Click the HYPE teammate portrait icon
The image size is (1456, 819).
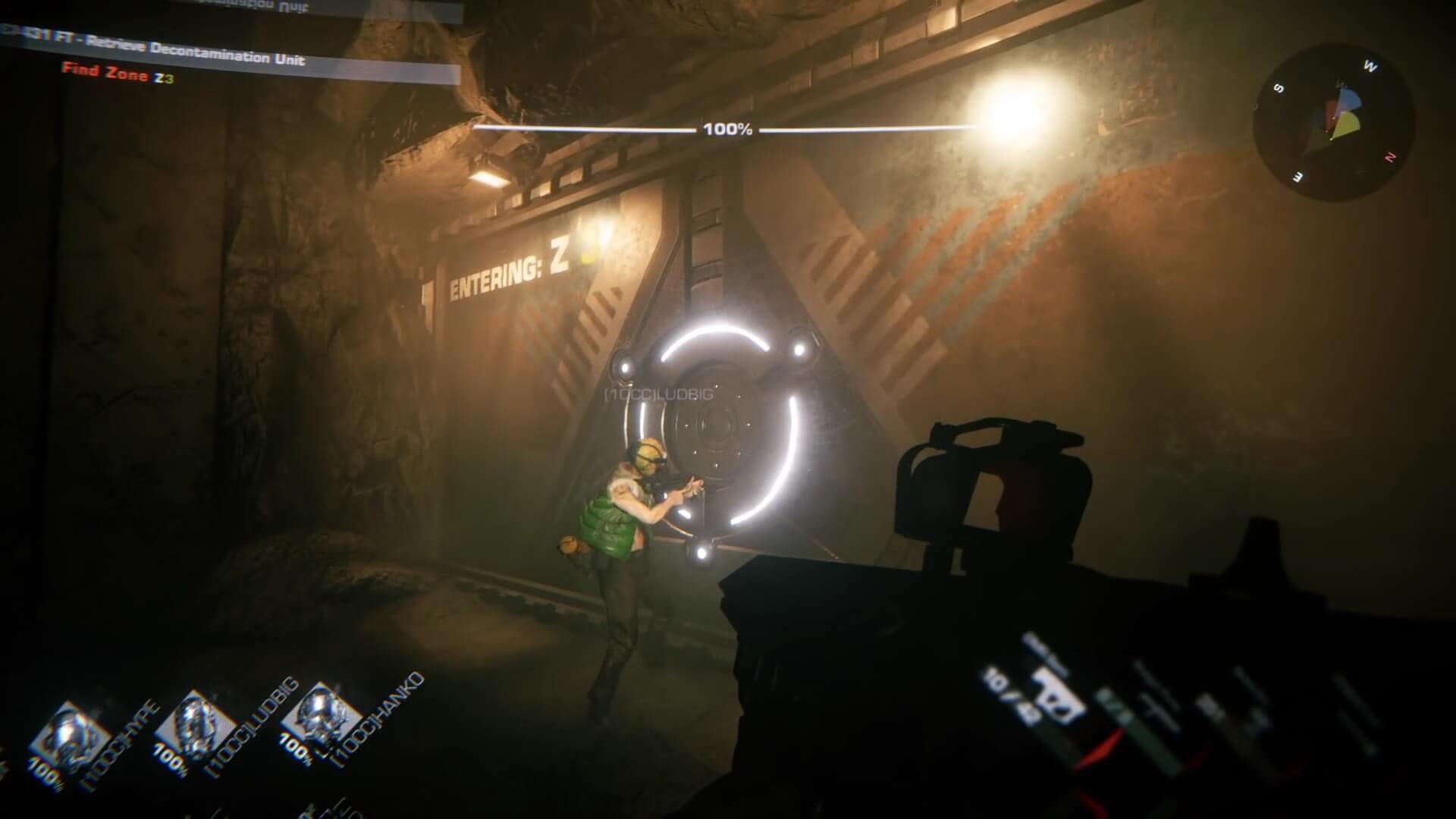74,731
